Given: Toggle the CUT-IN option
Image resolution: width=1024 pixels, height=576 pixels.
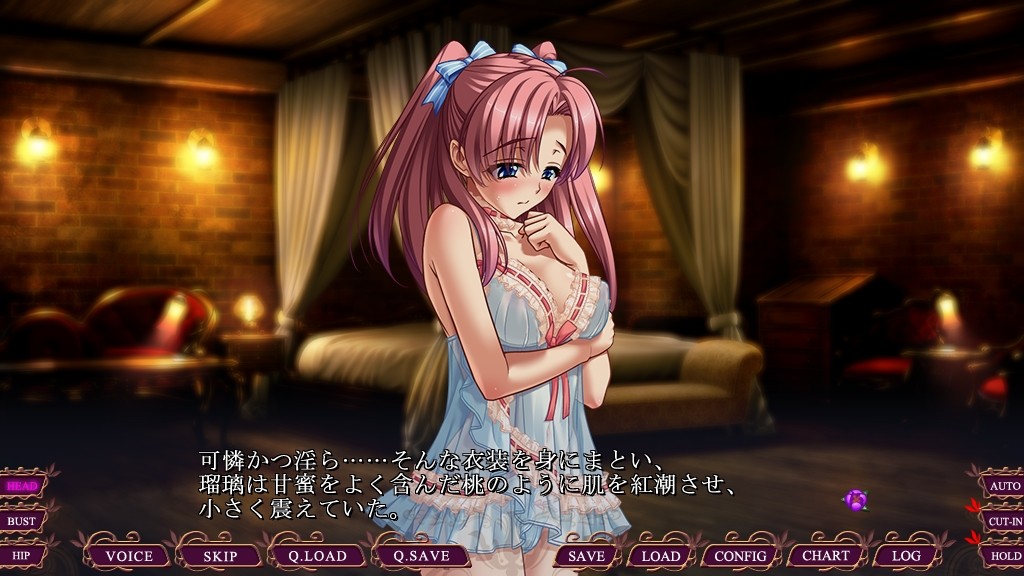Looking at the screenshot, I should (1003, 521).
